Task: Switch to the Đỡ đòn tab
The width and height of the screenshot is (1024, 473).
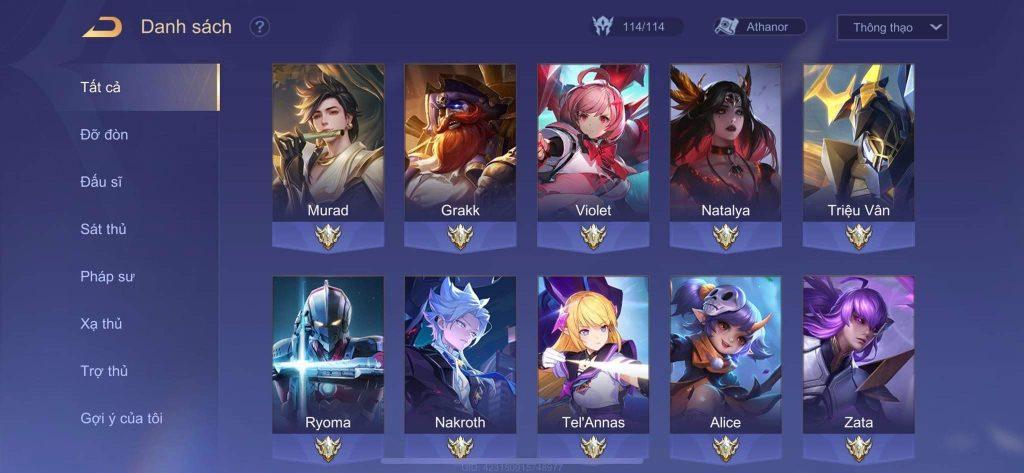Action: pyautogui.click(x=104, y=134)
